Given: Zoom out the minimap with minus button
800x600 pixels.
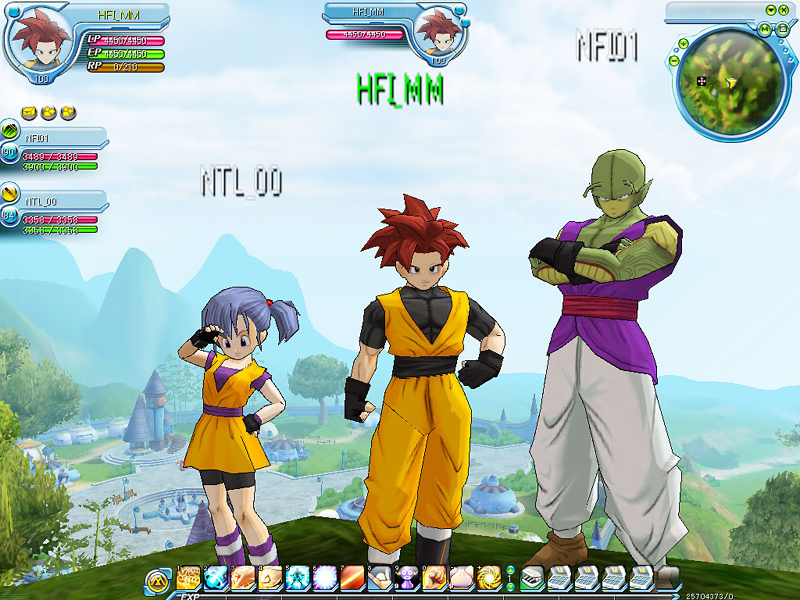Looking at the screenshot, I should tap(675, 60).
